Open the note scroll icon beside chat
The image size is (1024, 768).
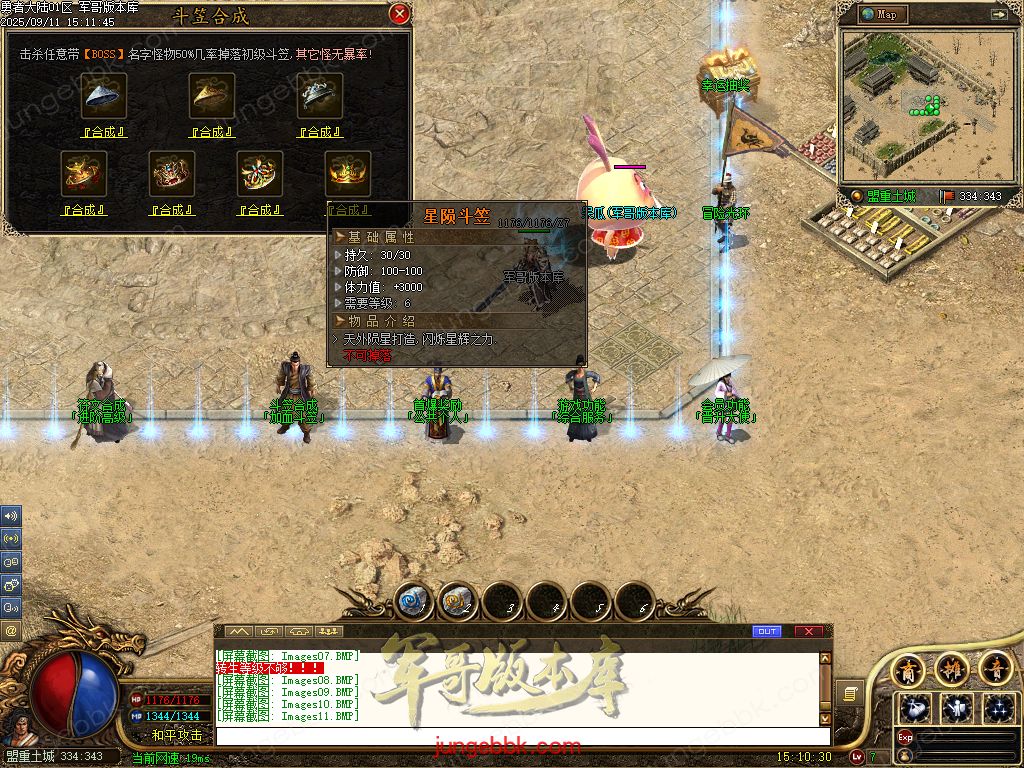850,692
